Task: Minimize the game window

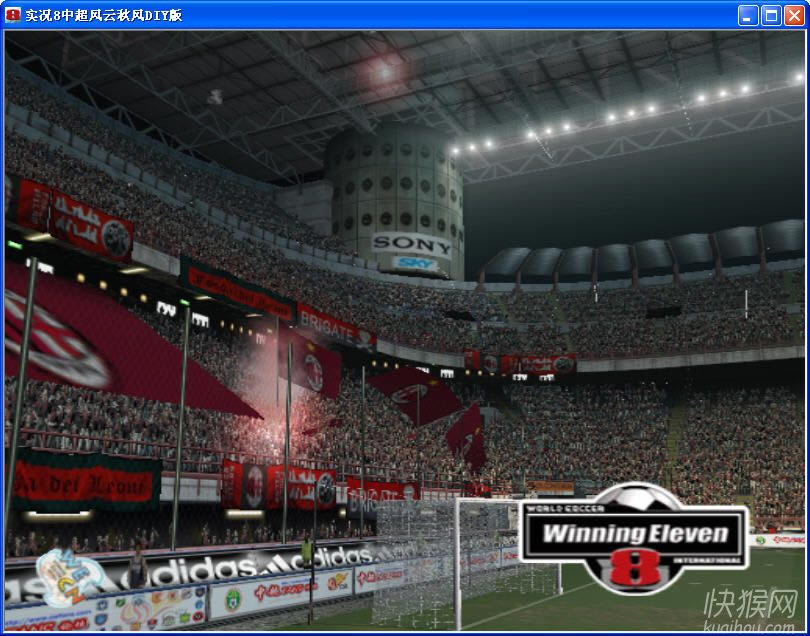Action: tap(748, 15)
